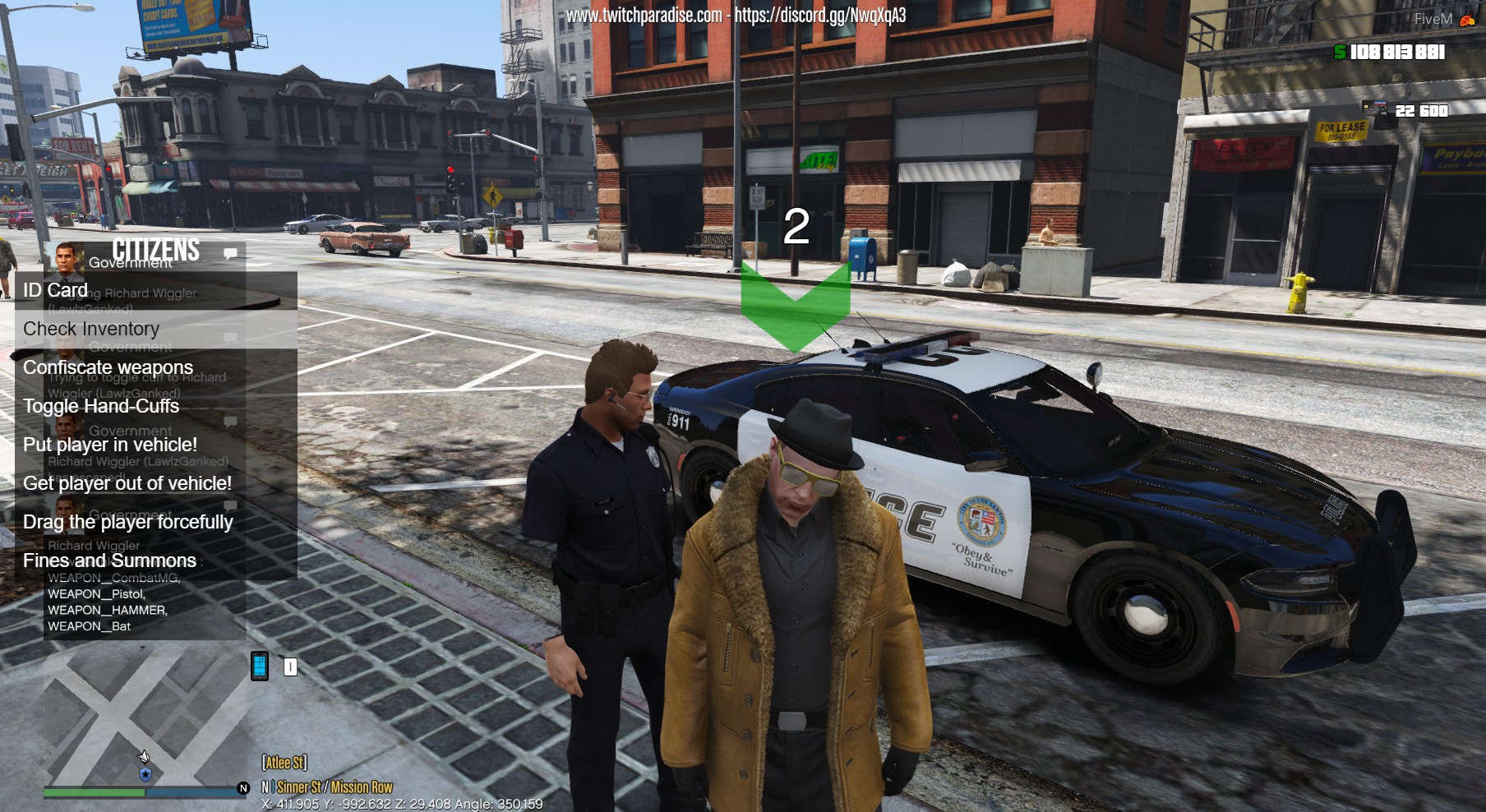Select Drag the player forcefully
The width and height of the screenshot is (1486, 812).
[128, 522]
